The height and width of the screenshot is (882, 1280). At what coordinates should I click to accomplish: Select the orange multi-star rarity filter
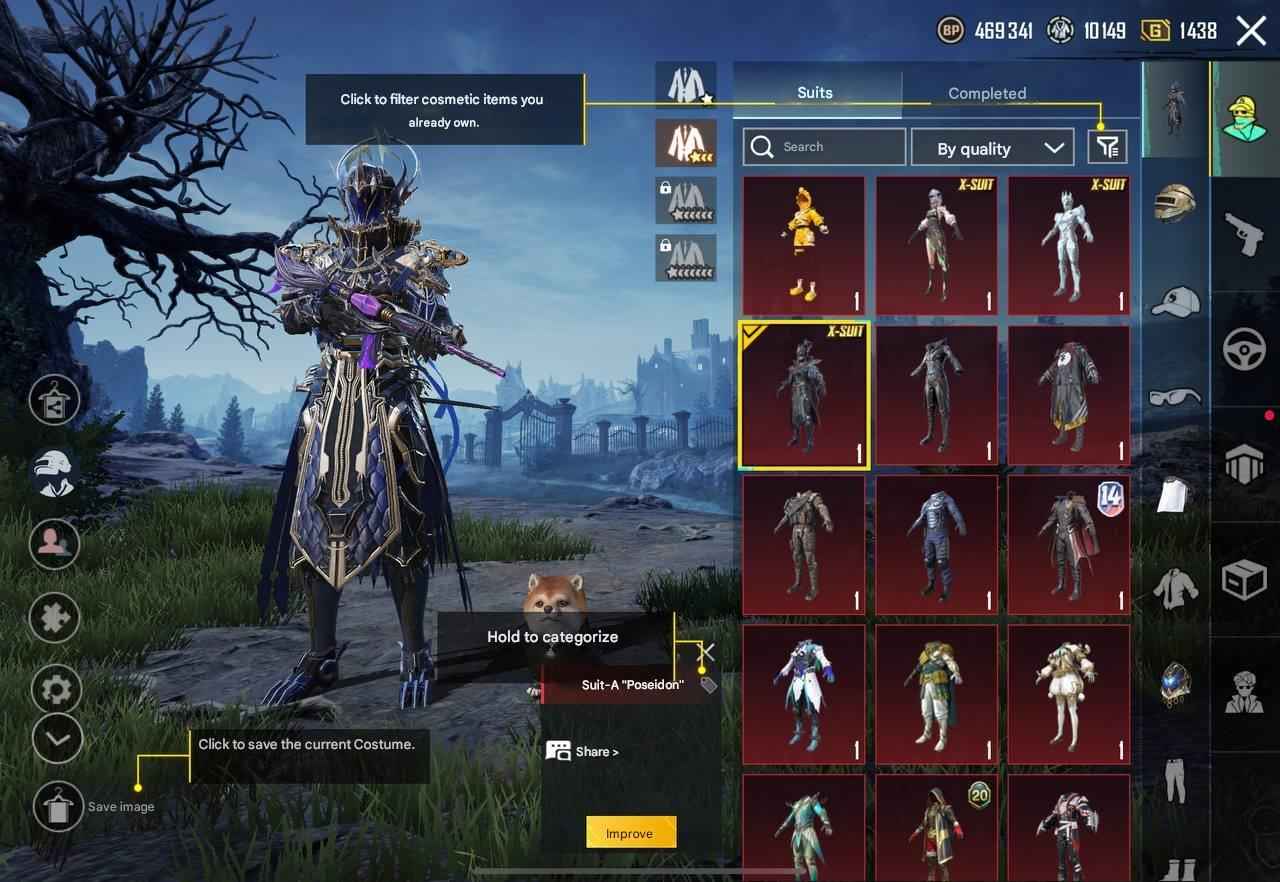[685, 143]
